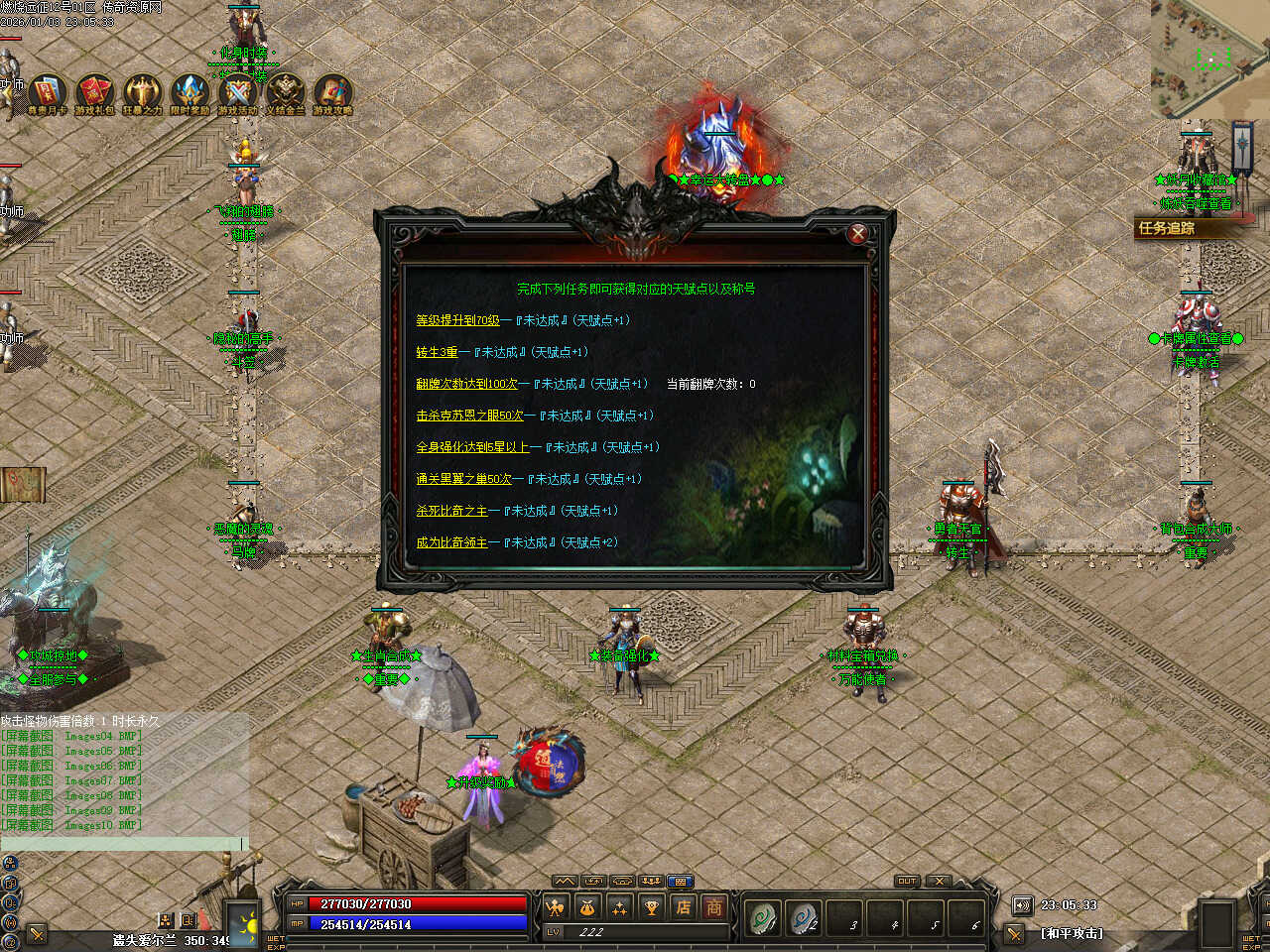Screen dimensions: 1270x952
Task: Open the 转生3重 quest link
Action: click(x=437, y=352)
